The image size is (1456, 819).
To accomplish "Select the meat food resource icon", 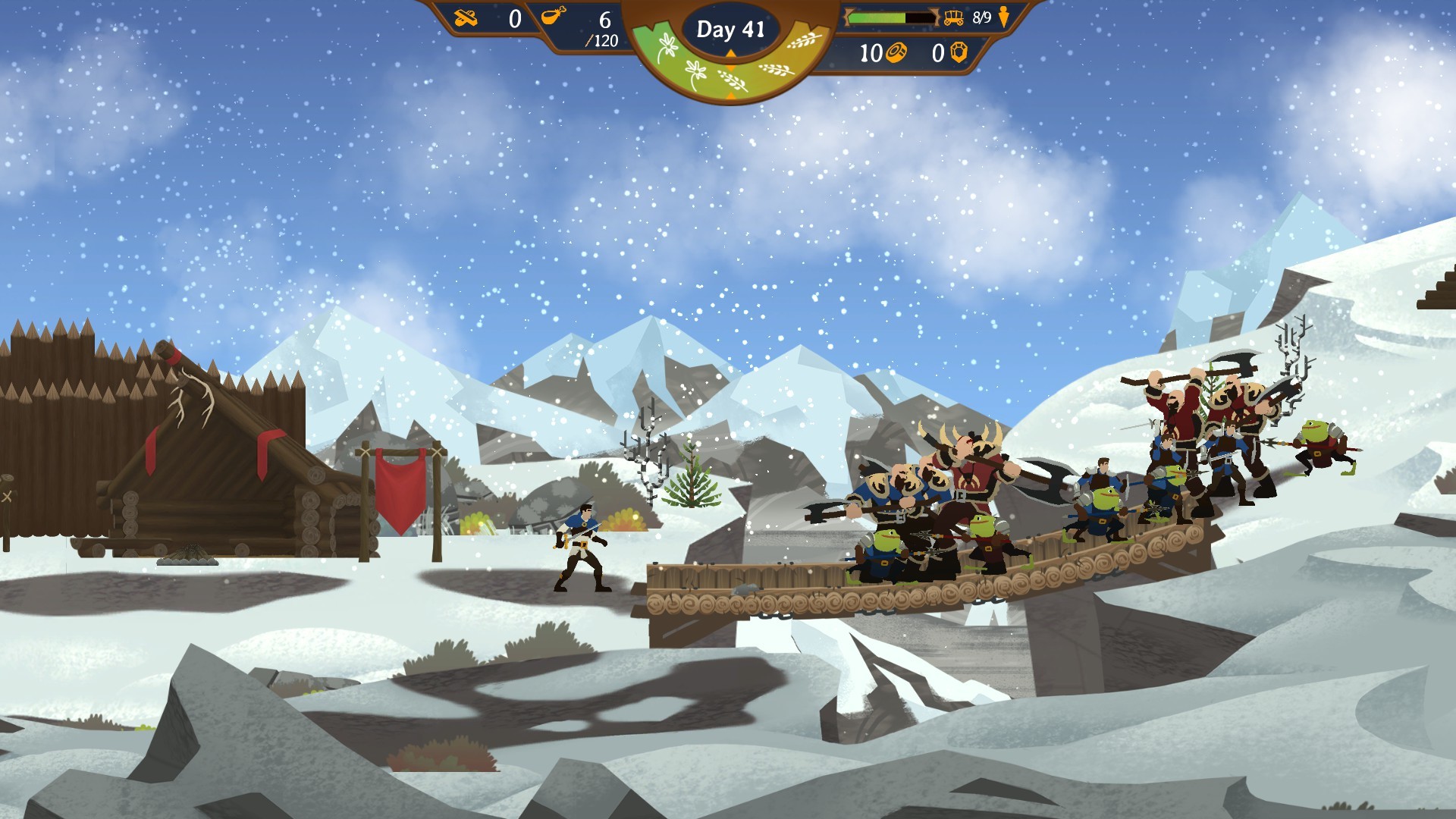I will point(552,15).
